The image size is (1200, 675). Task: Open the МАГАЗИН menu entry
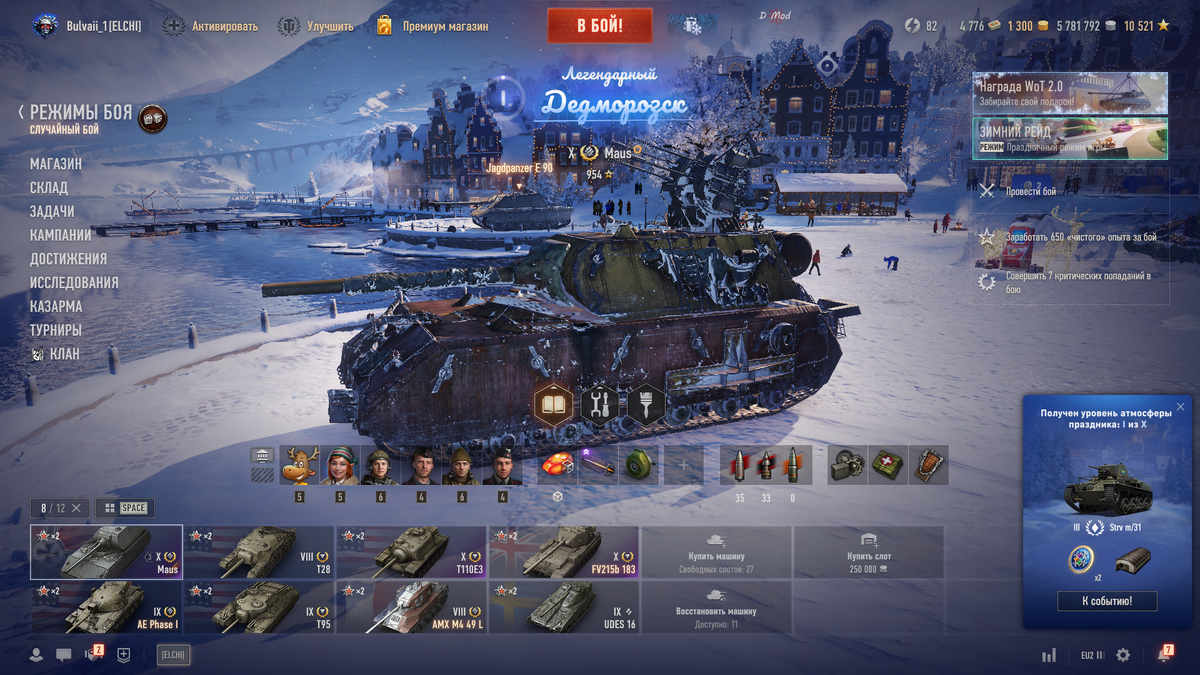tap(56, 164)
